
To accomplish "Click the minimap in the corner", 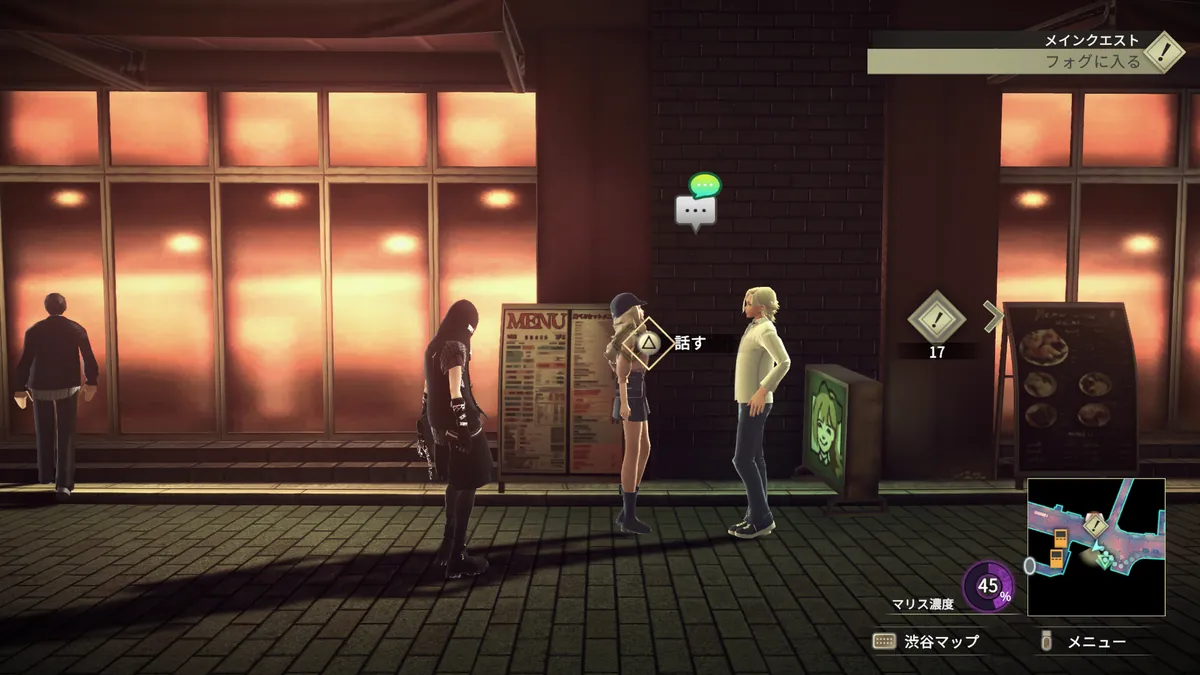I will (1096, 546).
